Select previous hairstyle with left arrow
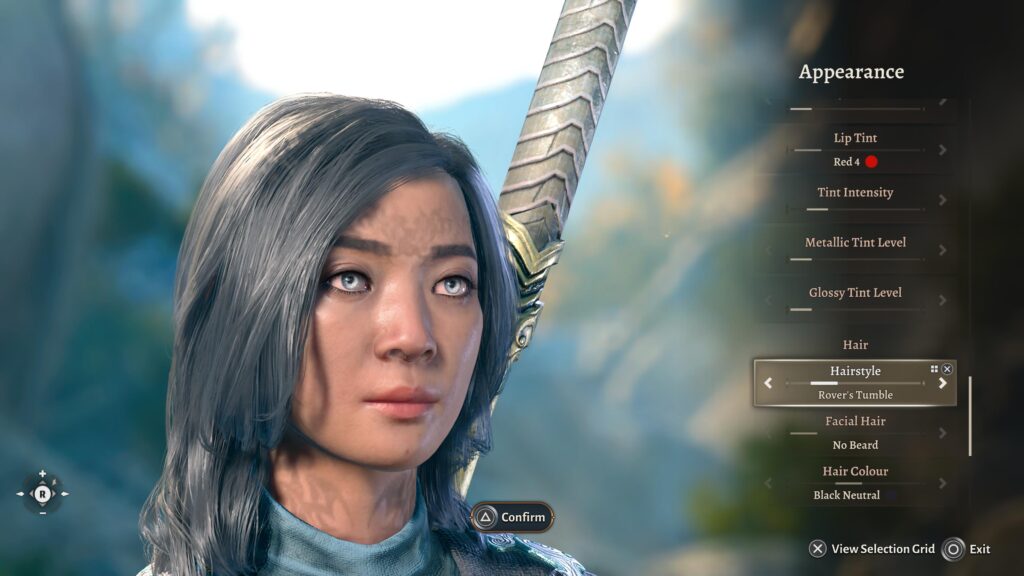1024x576 pixels. [768, 383]
